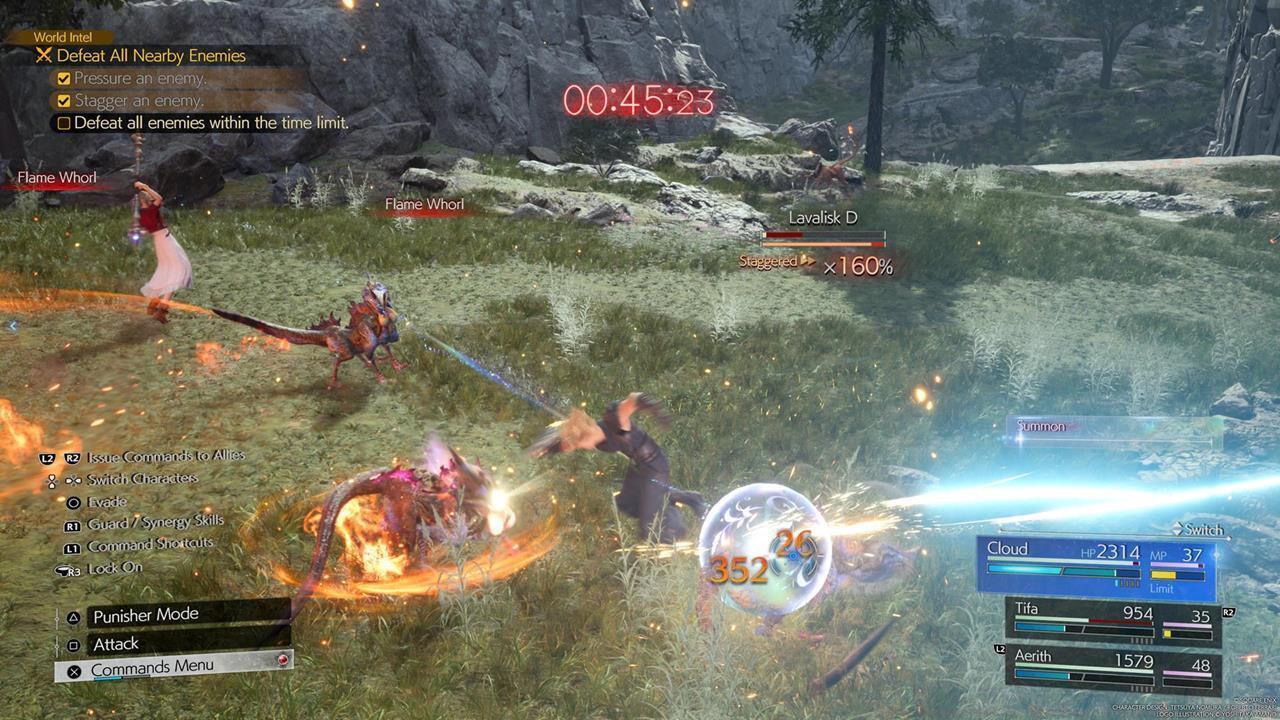Click the completed Stagger an enemy checkbox
Screen dimensions: 1280x720
[x=64, y=100]
